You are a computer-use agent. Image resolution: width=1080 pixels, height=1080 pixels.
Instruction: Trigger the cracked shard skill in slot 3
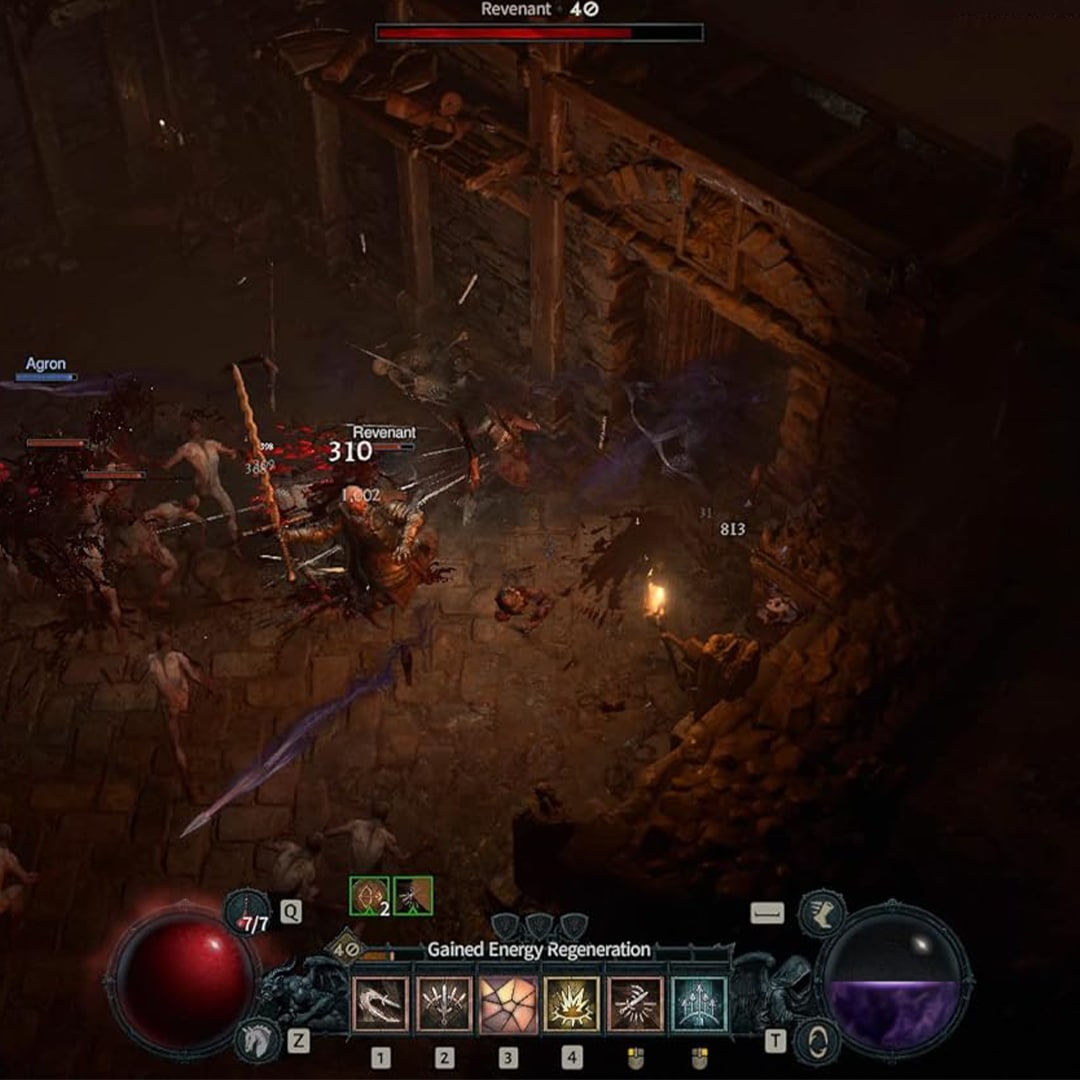point(508,1004)
